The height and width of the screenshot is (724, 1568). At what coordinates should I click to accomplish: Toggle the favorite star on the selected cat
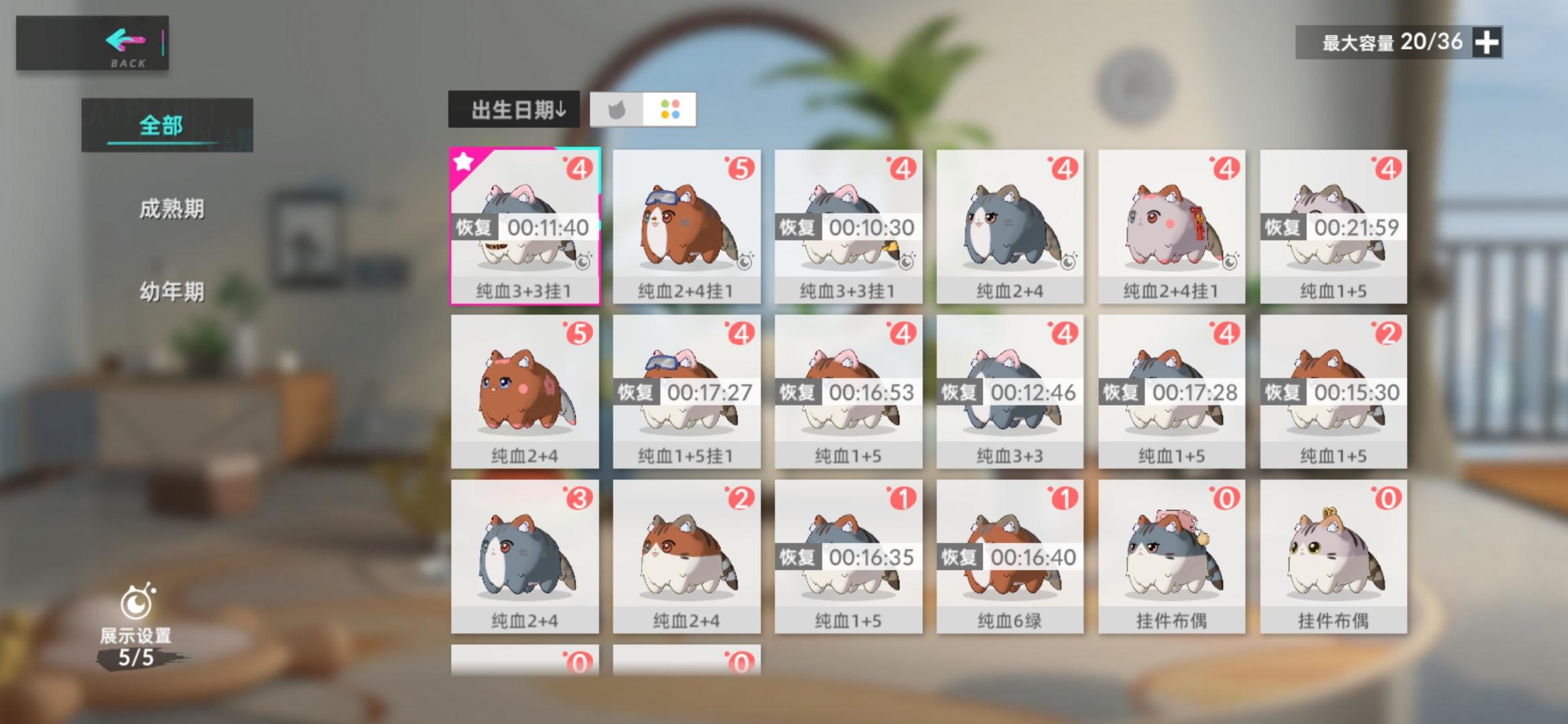pos(462,161)
